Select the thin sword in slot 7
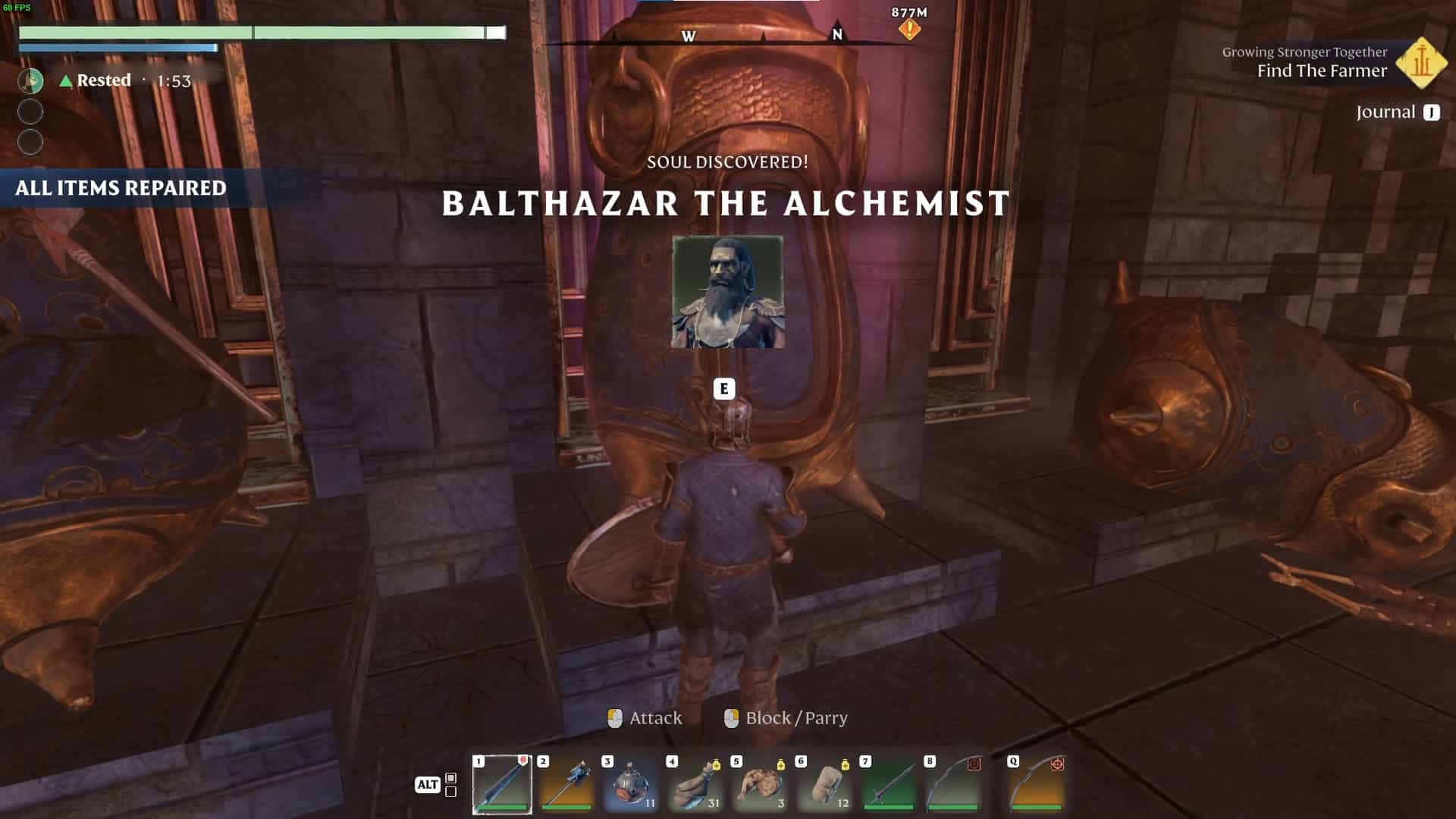Viewport: 1456px width, 819px height. (889, 784)
